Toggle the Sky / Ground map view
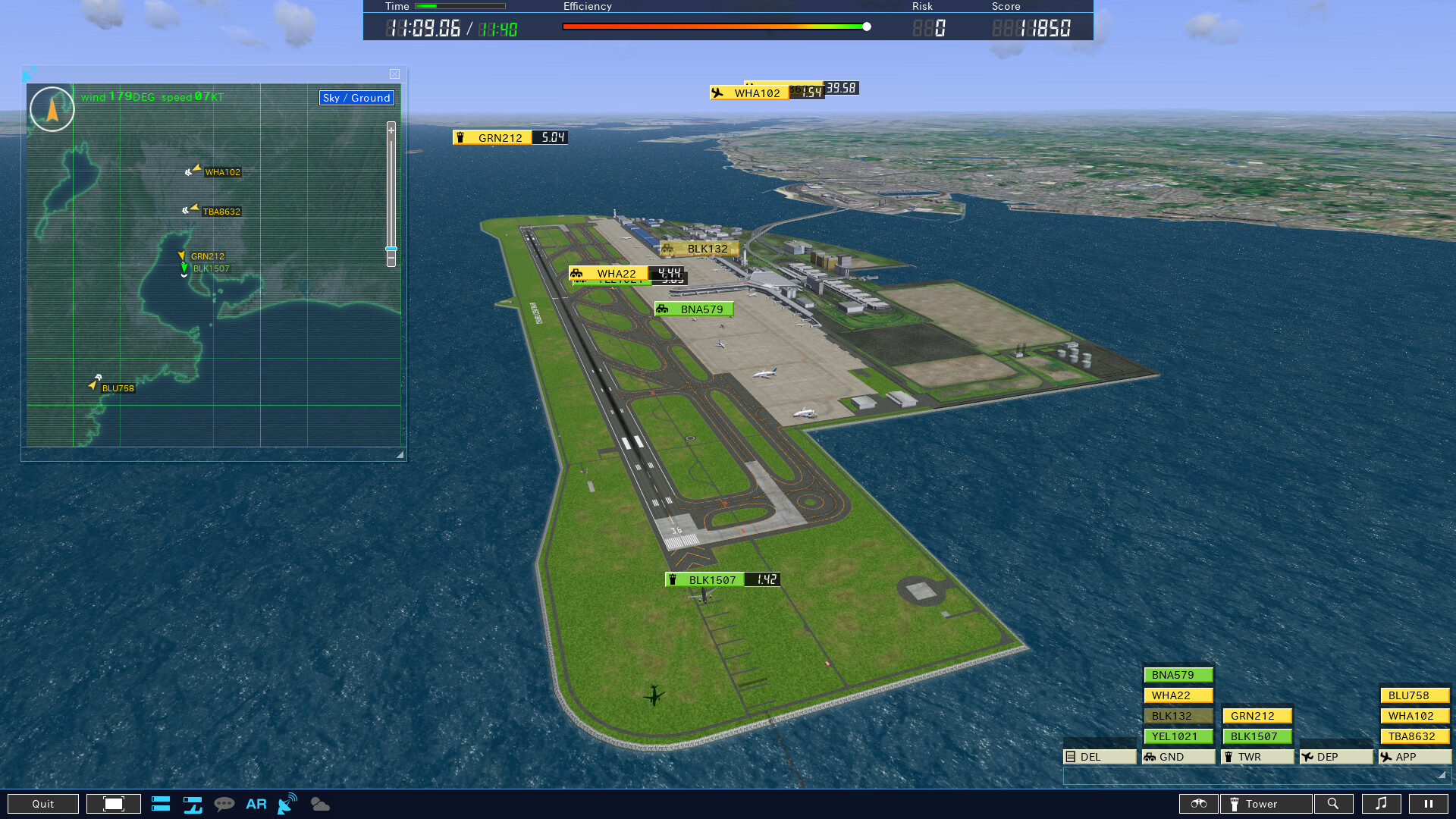1456x819 pixels. pos(356,98)
